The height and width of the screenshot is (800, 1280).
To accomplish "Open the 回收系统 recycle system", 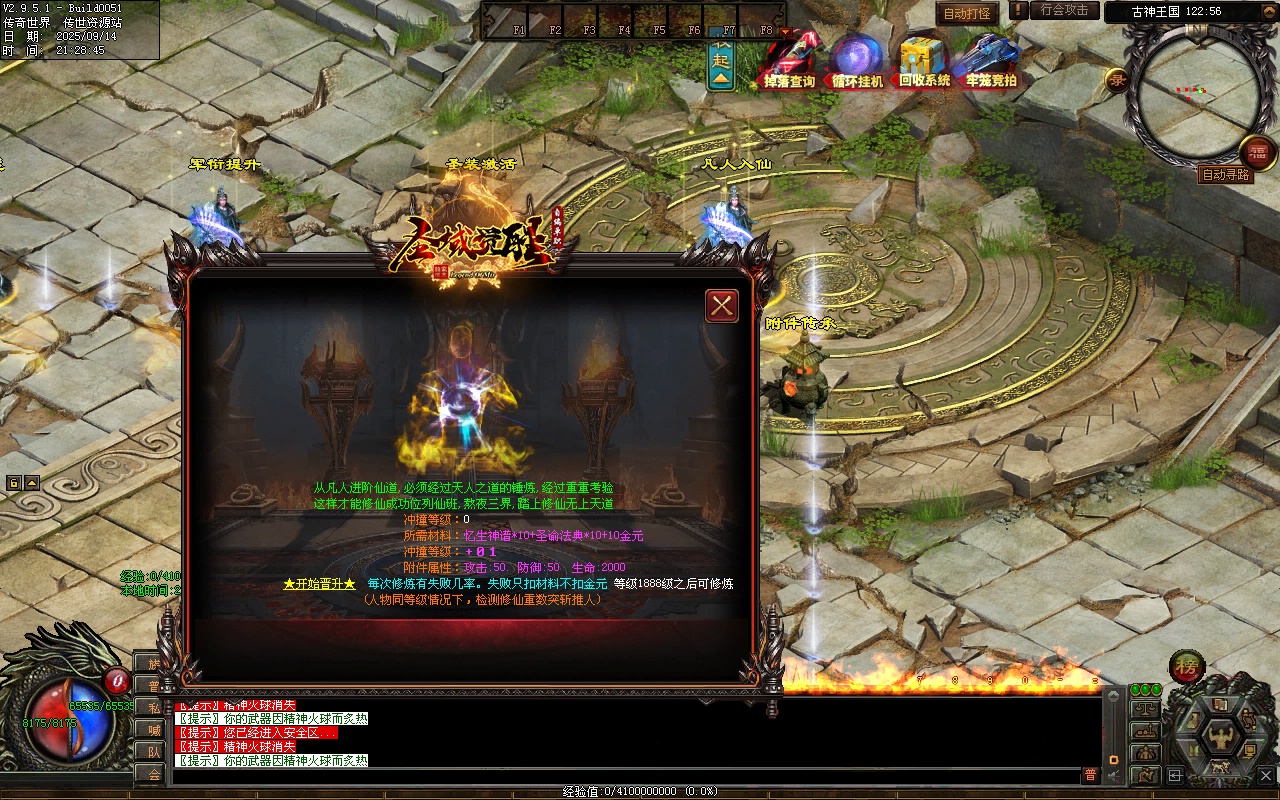I will pos(924,60).
